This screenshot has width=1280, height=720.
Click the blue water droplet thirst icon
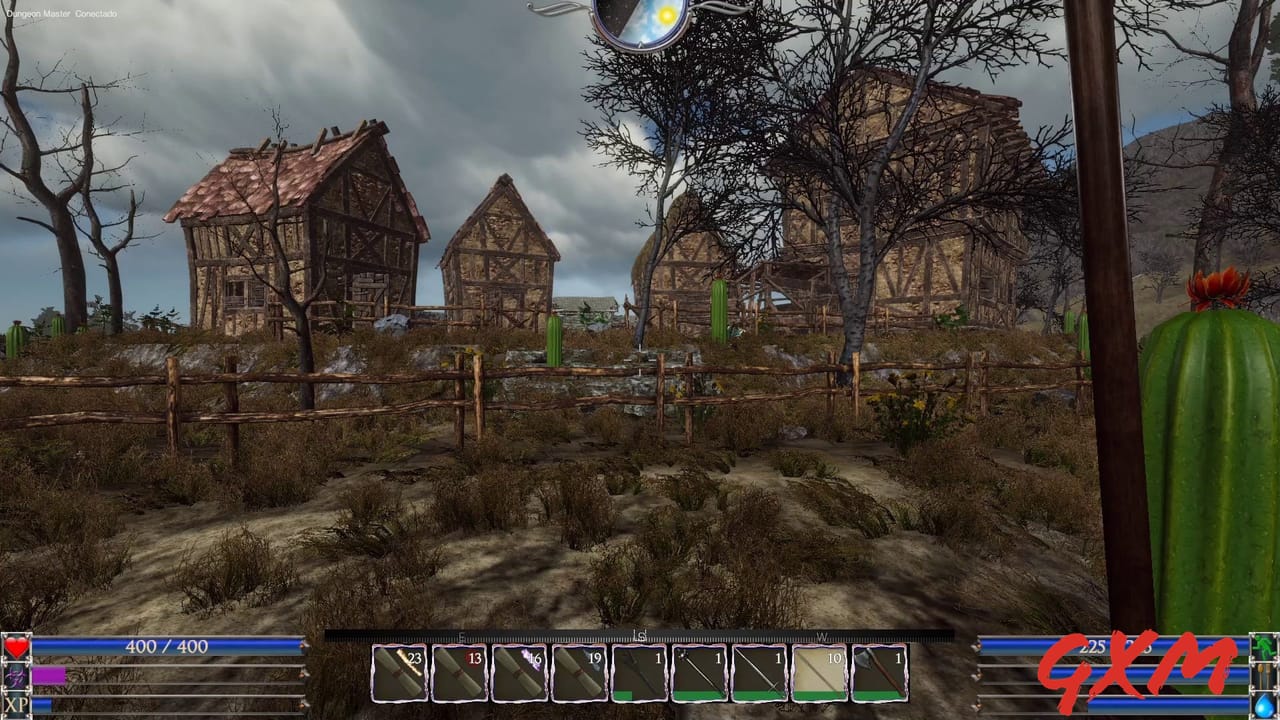(x=1262, y=706)
